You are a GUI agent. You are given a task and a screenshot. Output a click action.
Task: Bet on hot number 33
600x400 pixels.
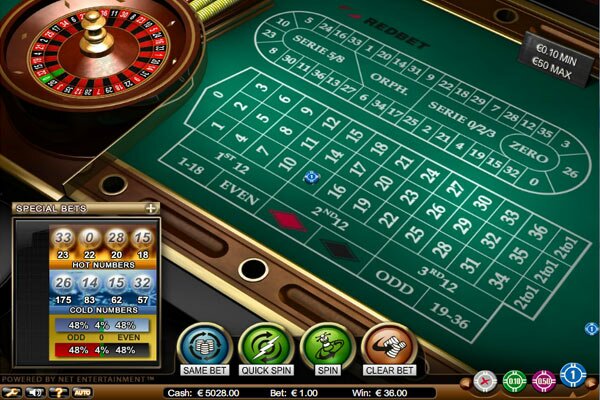(x=63, y=239)
